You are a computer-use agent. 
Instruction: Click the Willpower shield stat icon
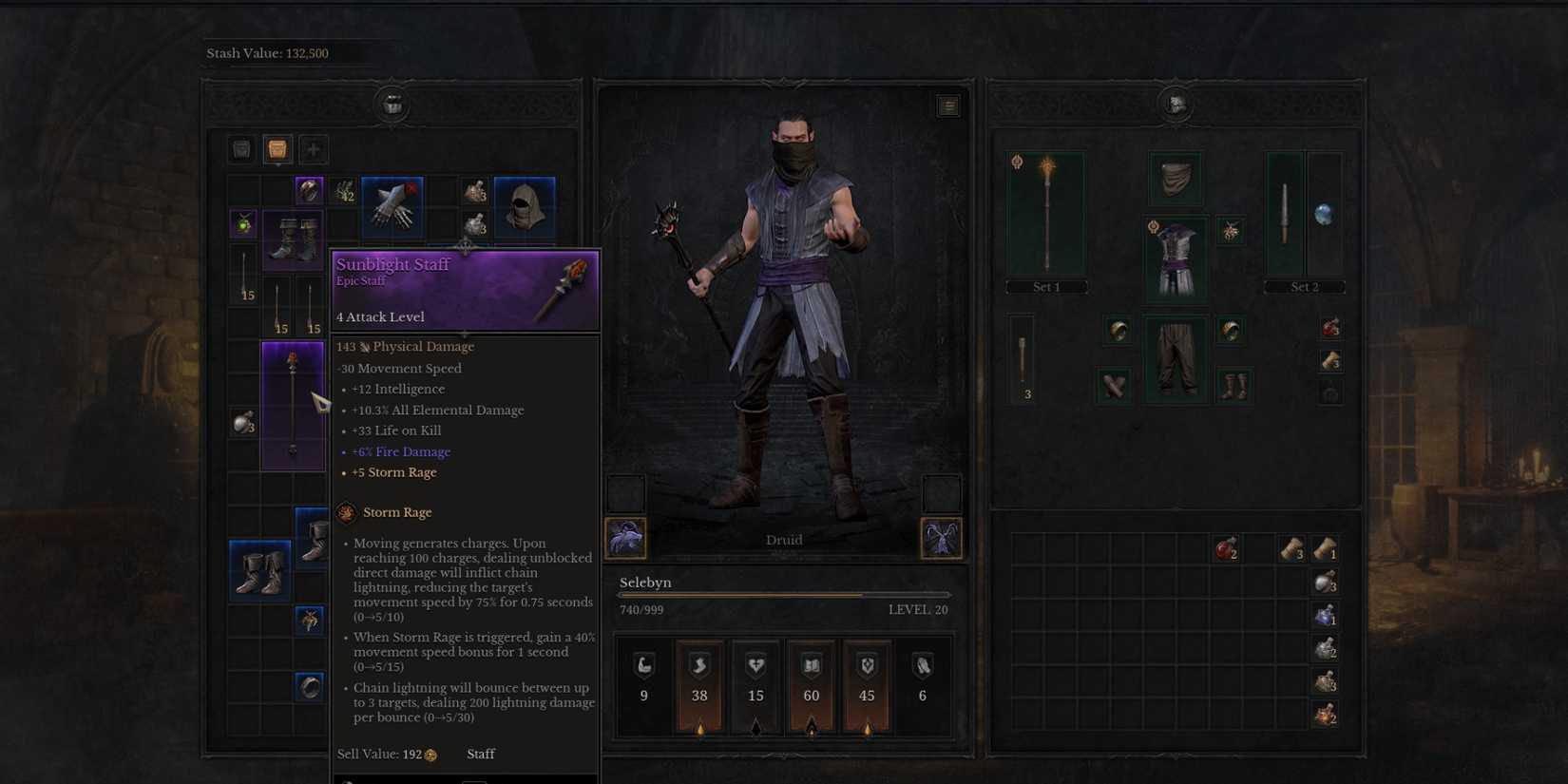click(x=866, y=665)
